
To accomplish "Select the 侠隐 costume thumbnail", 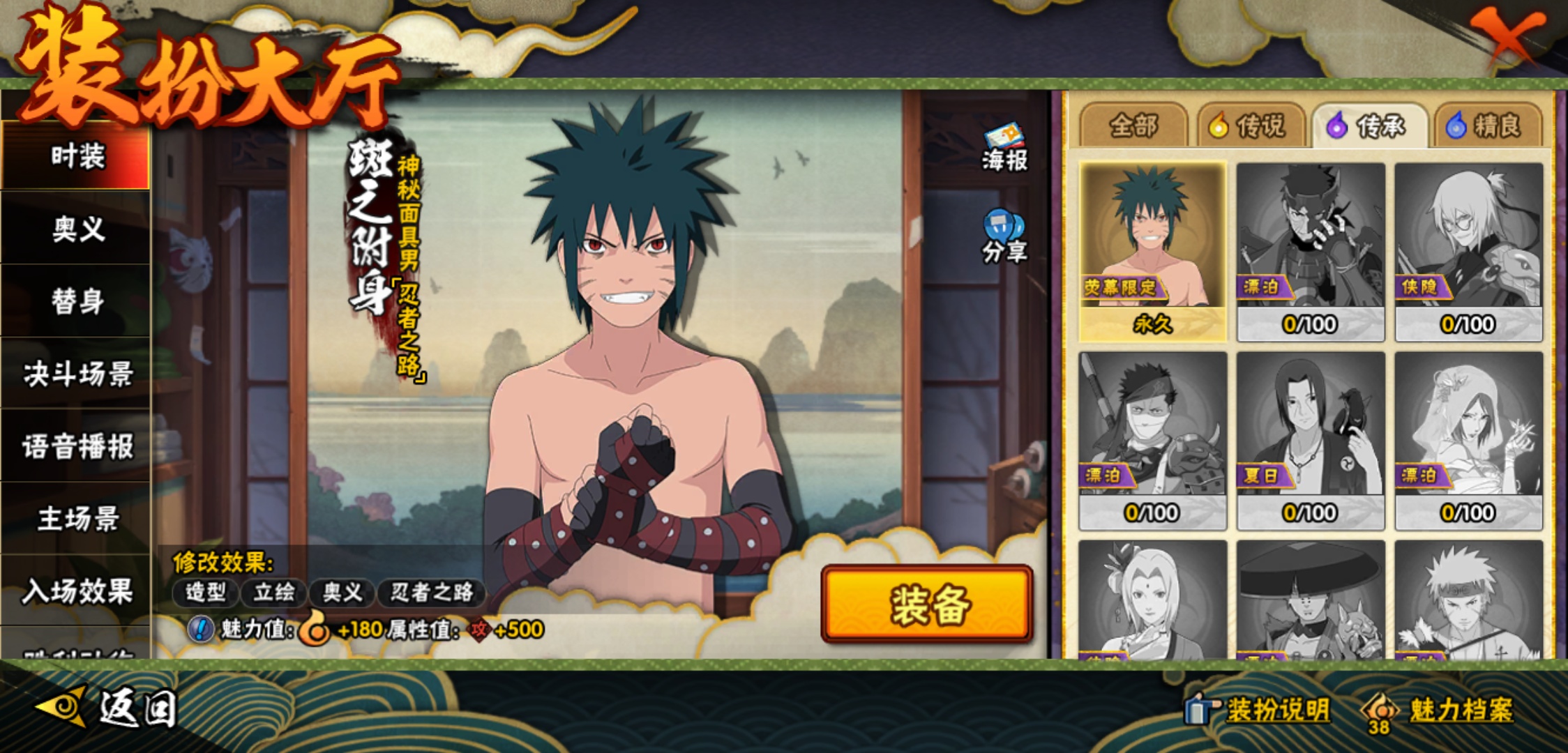I will tap(1468, 251).
